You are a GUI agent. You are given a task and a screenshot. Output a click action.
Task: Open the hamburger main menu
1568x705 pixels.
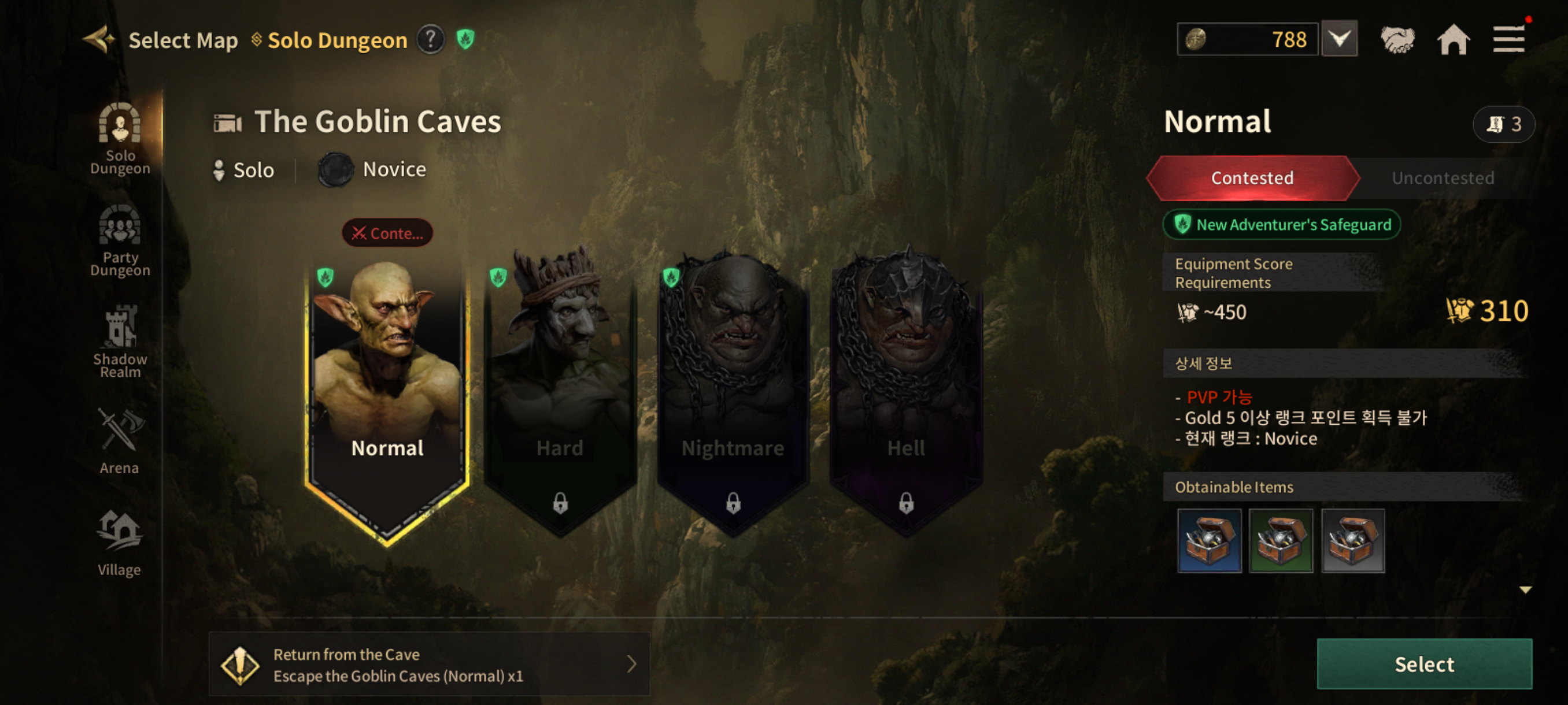coord(1508,39)
